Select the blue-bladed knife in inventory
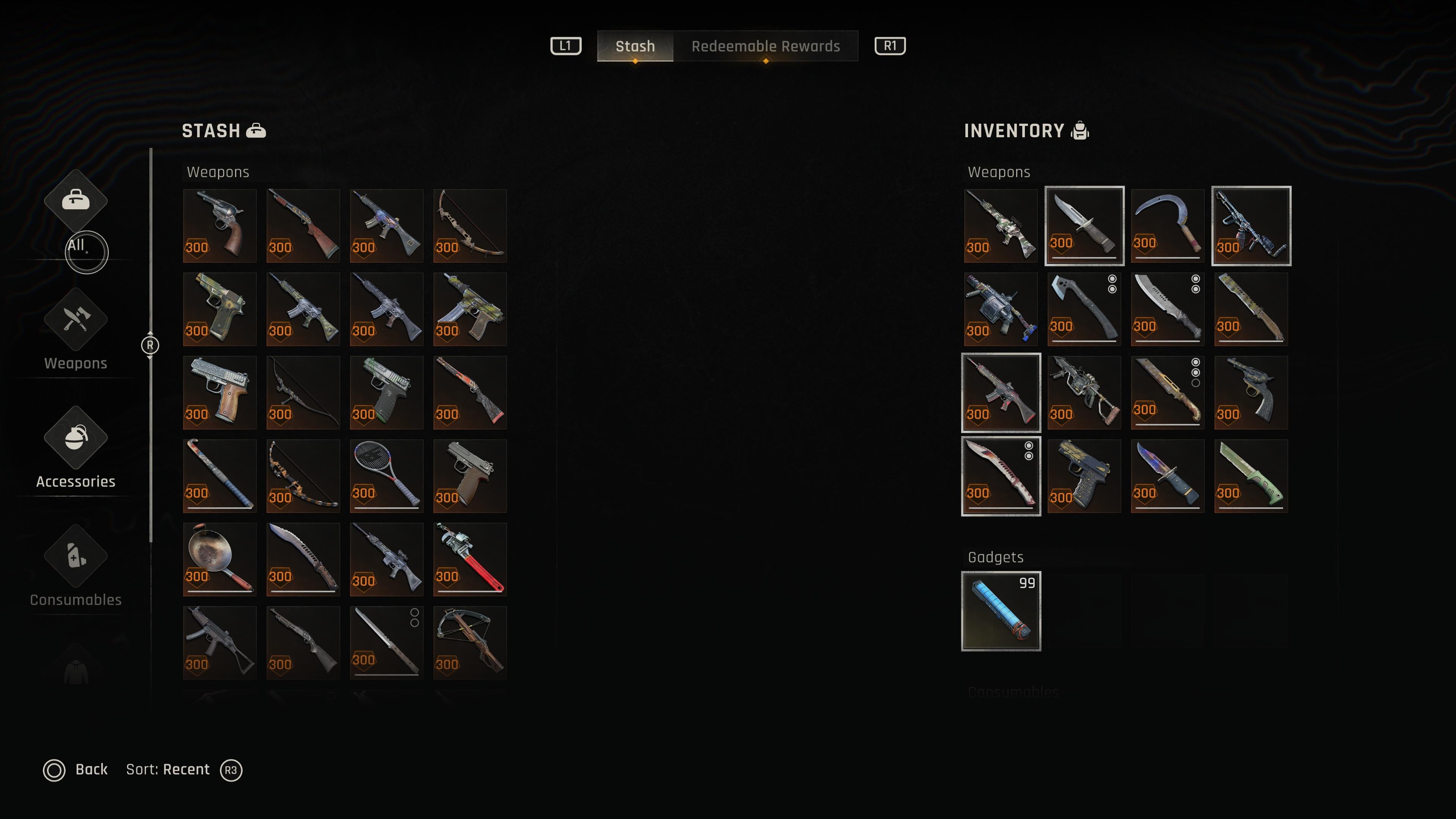Viewport: 1456px width, 819px height. [x=1167, y=476]
